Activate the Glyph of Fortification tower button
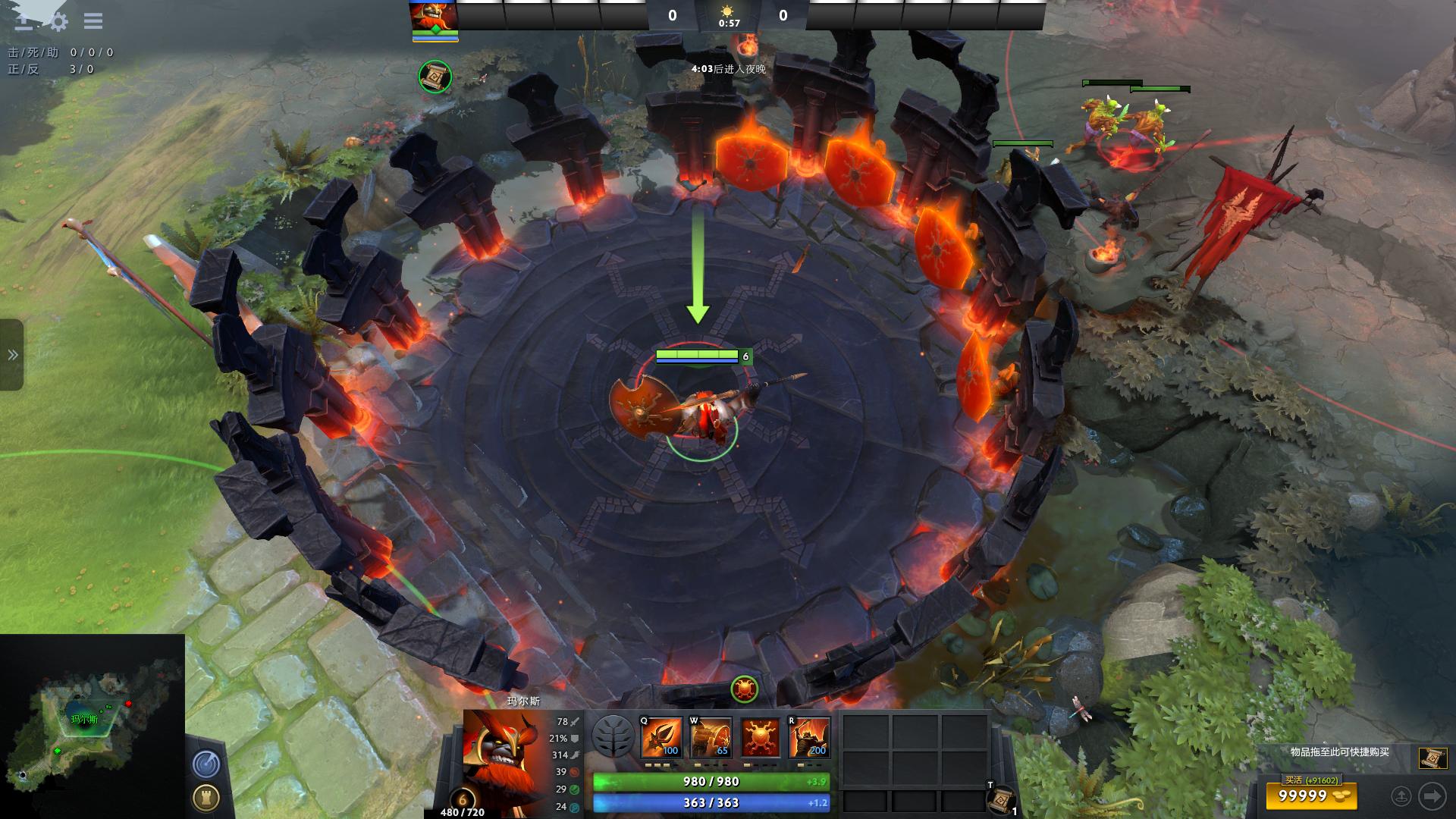1456x819 pixels. click(206, 797)
